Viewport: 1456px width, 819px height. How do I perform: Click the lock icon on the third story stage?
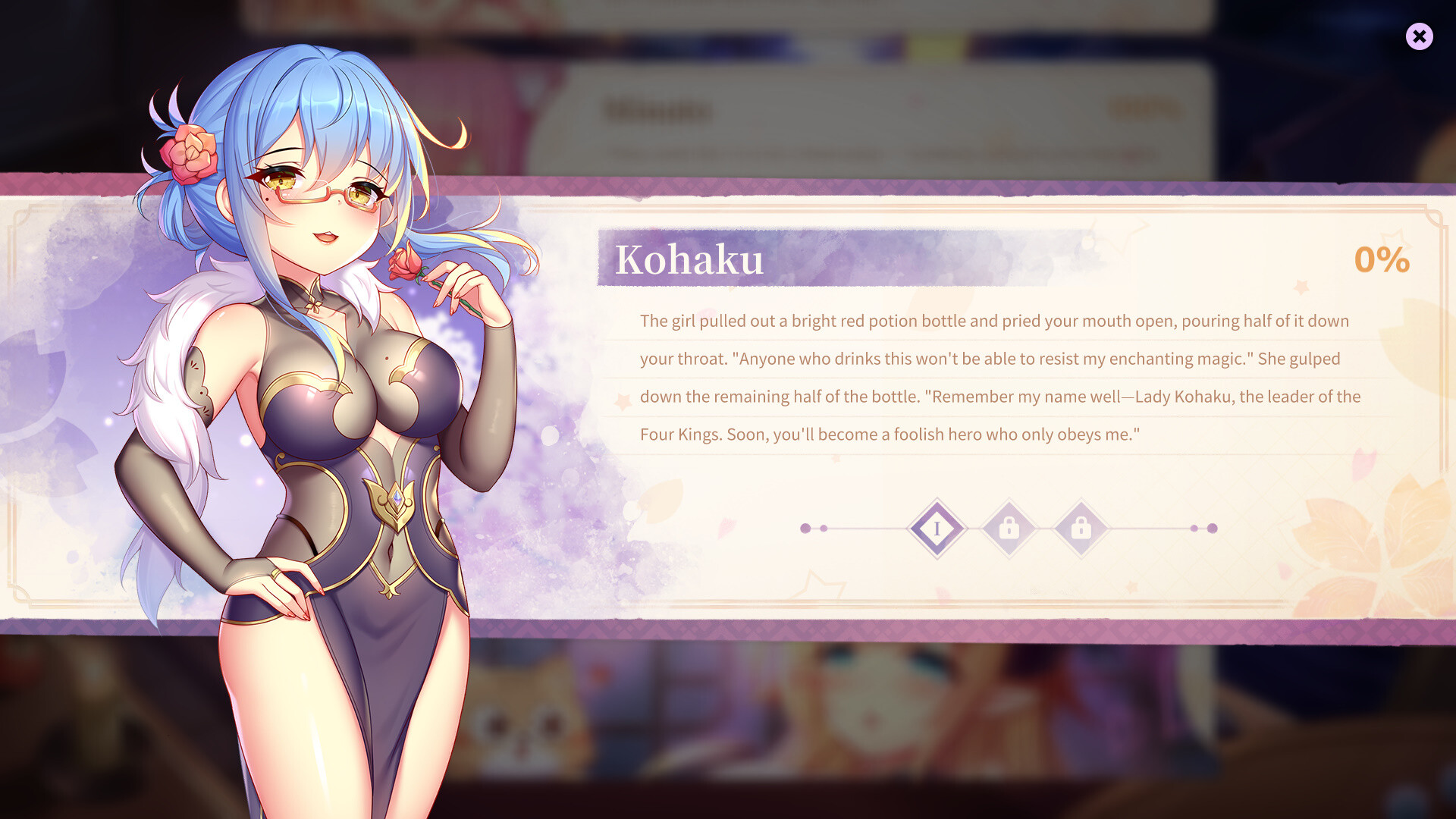pos(1082,528)
